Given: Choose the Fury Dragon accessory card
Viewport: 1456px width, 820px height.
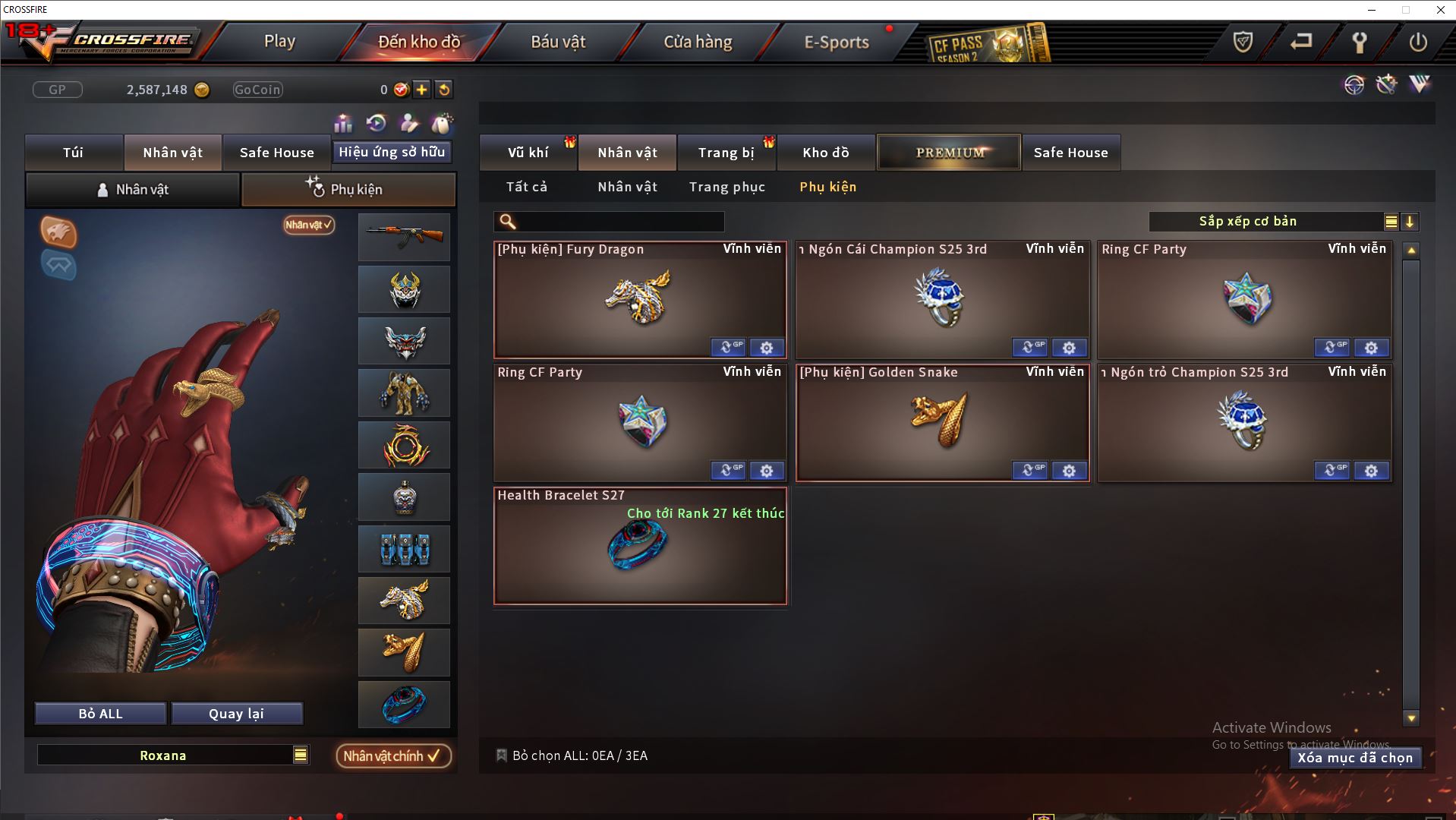Looking at the screenshot, I should pyautogui.click(x=640, y=299).
